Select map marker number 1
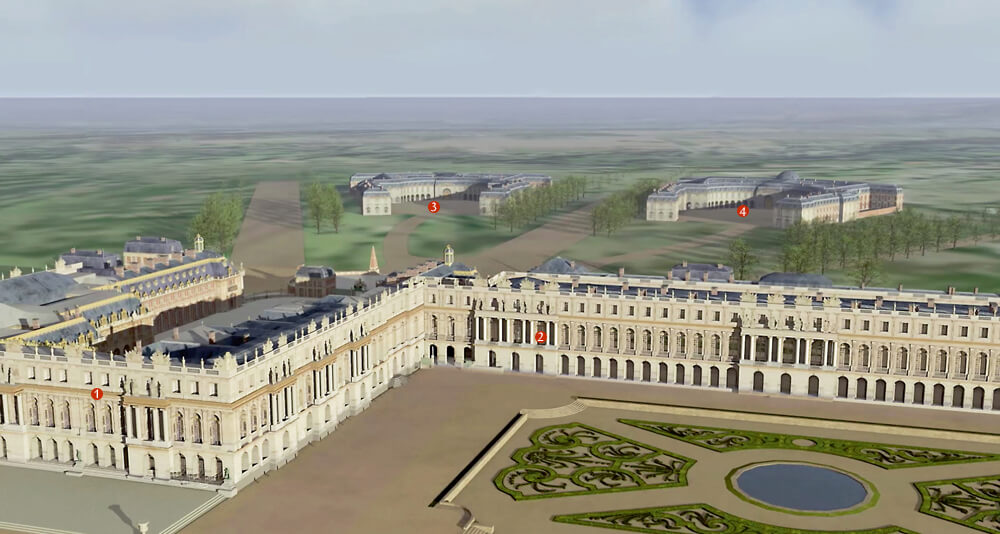This screenshot has height=534, width=1000. point(97,394)
